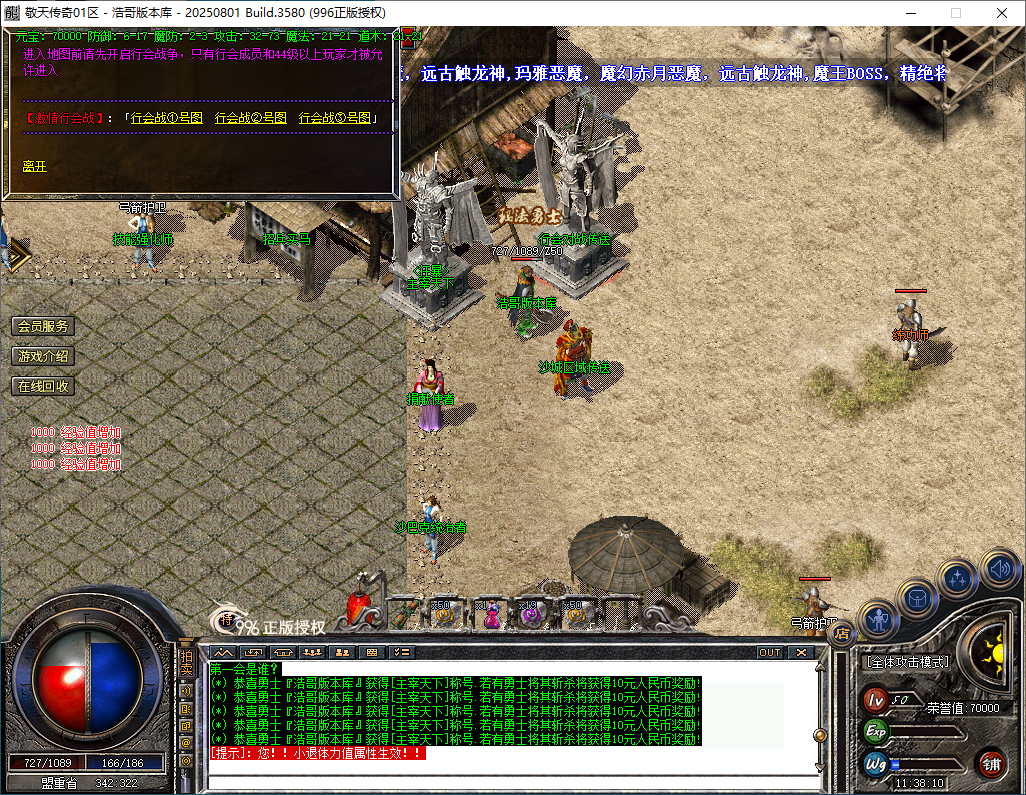Image resolution: width=1026 pixels, height=795 pixels.
Task: Maximize the game window
Action: (x=955, y=13)
